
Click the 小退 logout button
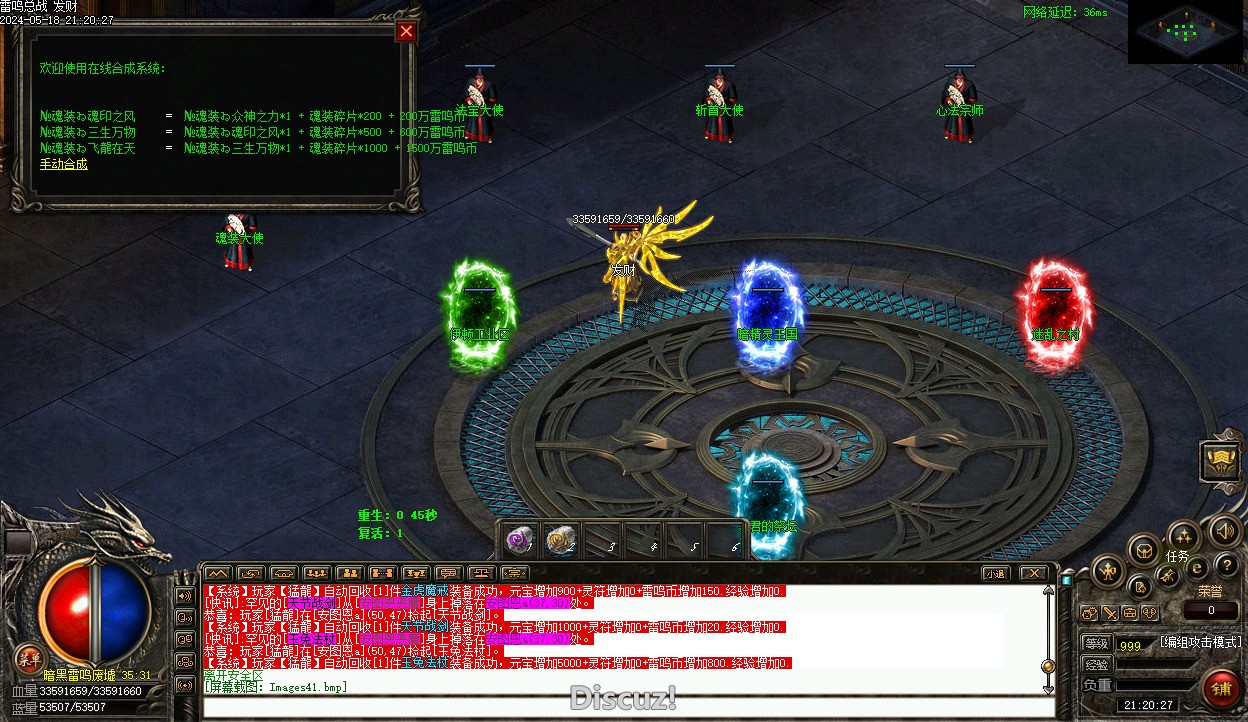pos(994,573)
